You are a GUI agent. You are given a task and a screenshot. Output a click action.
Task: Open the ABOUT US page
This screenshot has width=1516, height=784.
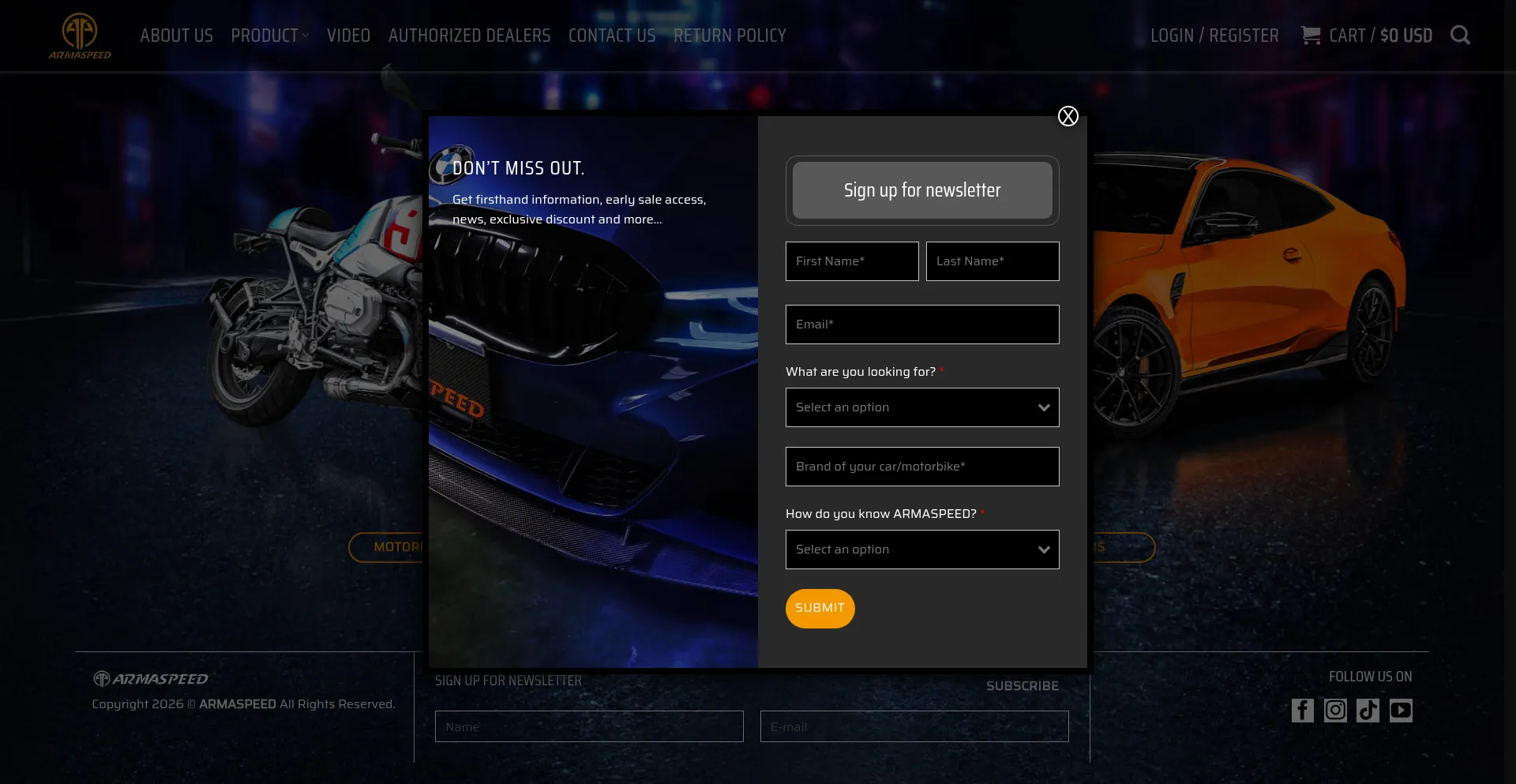[x=176, y=35]
